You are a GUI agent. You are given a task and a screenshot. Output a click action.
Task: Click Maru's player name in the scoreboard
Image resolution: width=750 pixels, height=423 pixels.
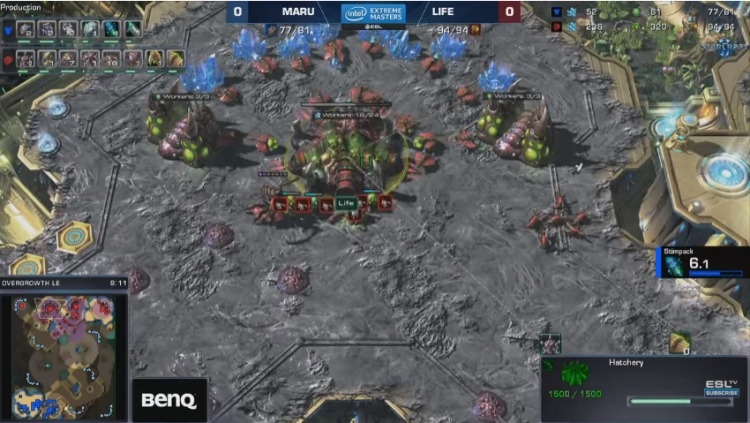click(x=297, y=13)
